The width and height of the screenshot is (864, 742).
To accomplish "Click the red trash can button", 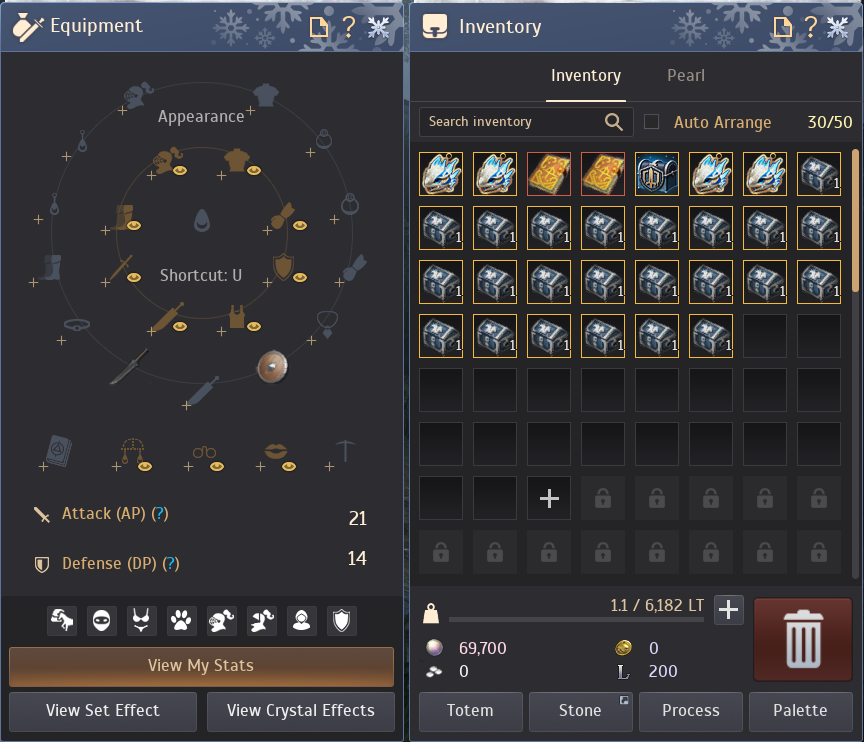I will [x=802, y=639].
